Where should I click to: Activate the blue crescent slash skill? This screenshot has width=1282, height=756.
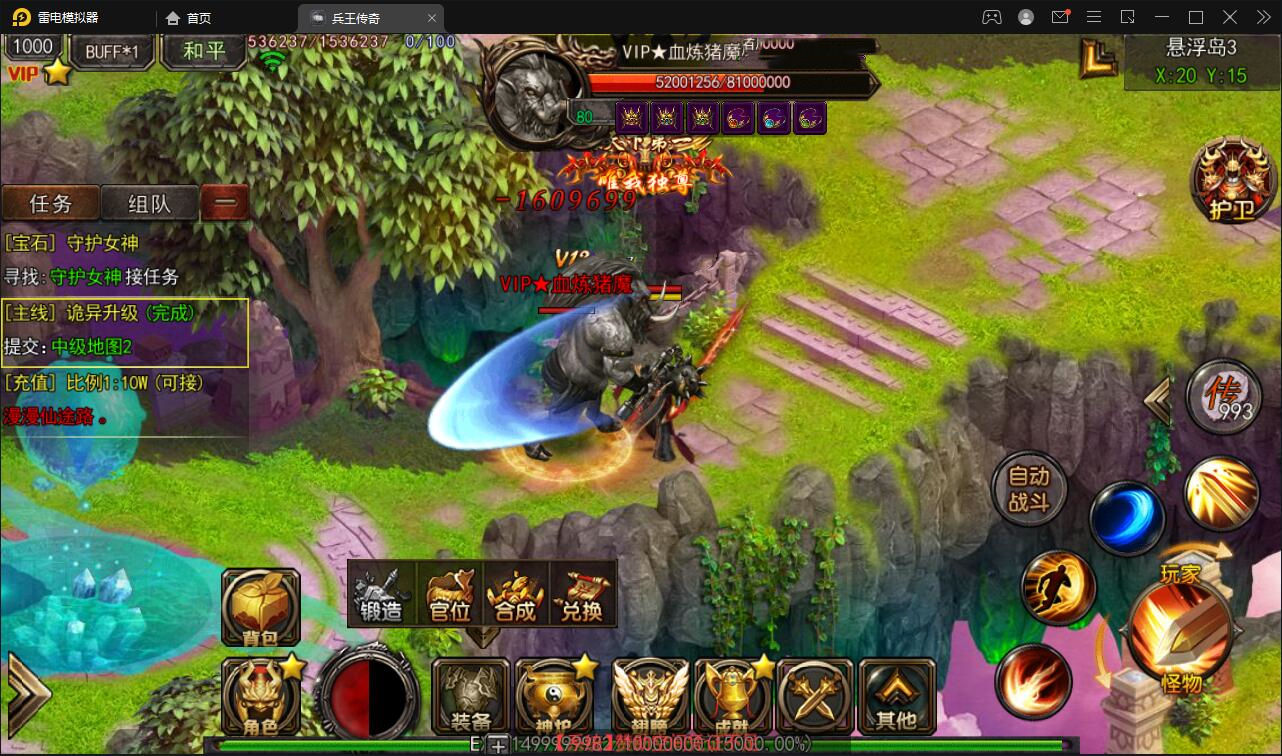click(1126, 518)
